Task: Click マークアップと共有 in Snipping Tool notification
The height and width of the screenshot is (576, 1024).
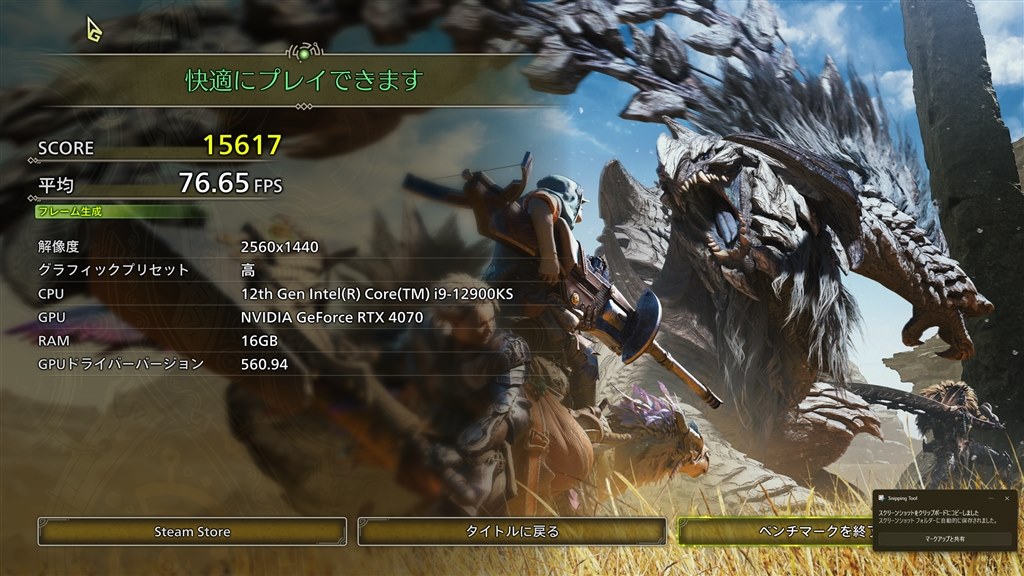Action: (944, 538)
